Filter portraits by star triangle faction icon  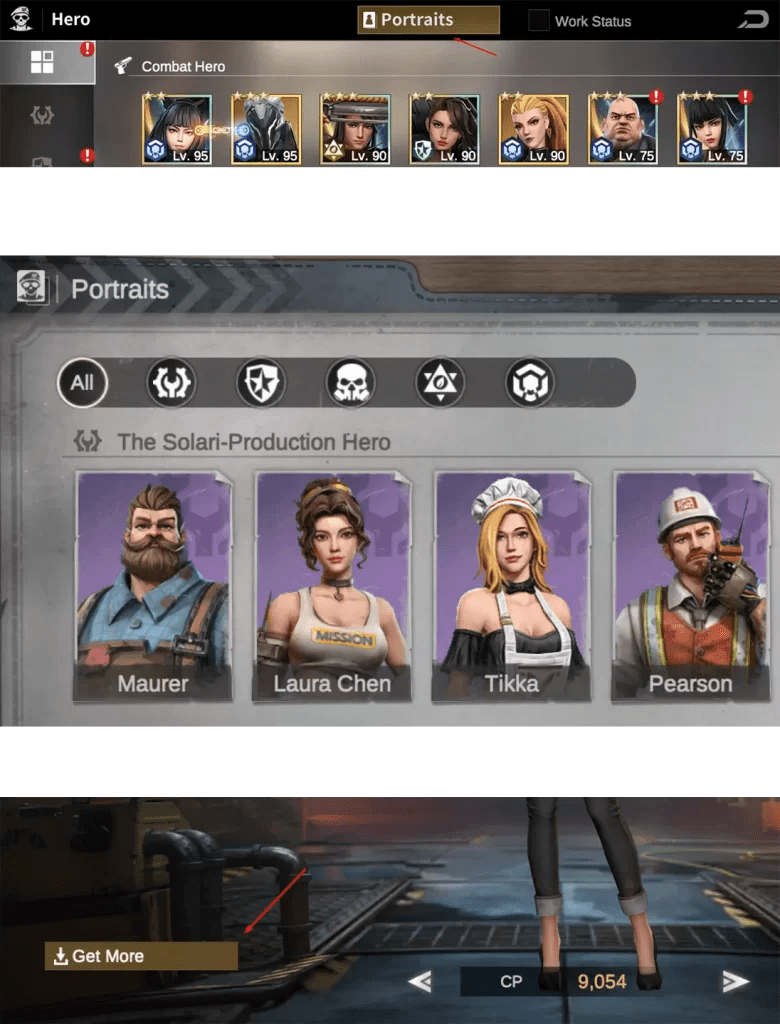tap(440, 382)
